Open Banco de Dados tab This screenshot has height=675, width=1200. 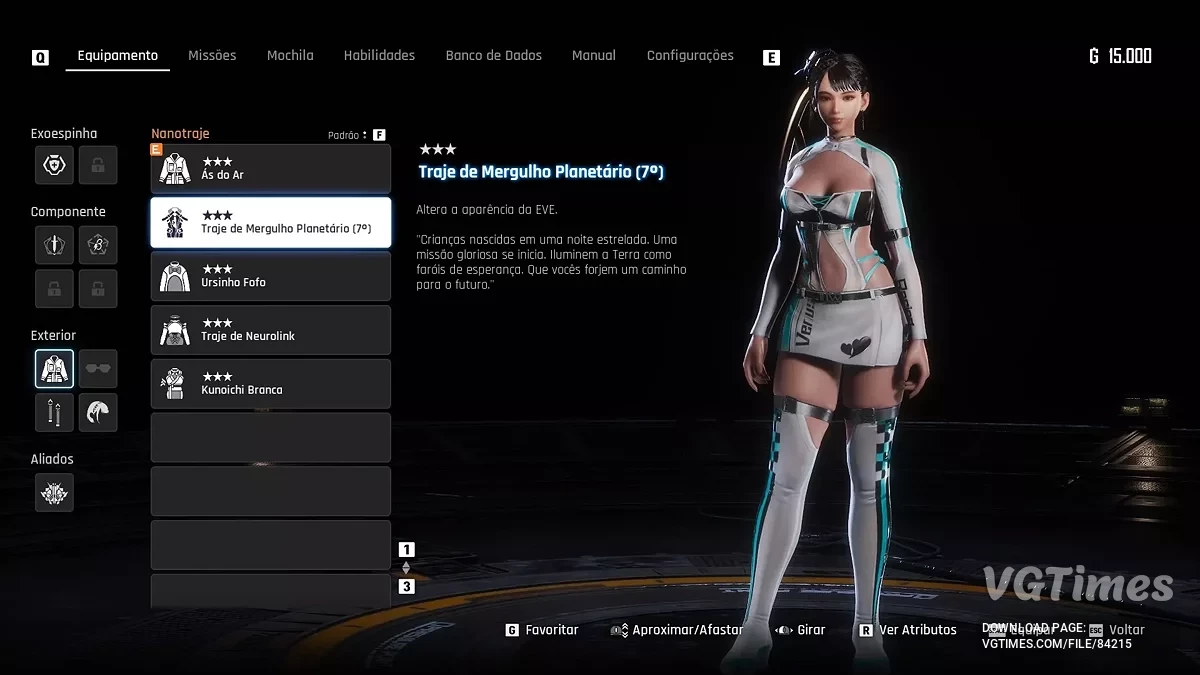click(493, 56)
